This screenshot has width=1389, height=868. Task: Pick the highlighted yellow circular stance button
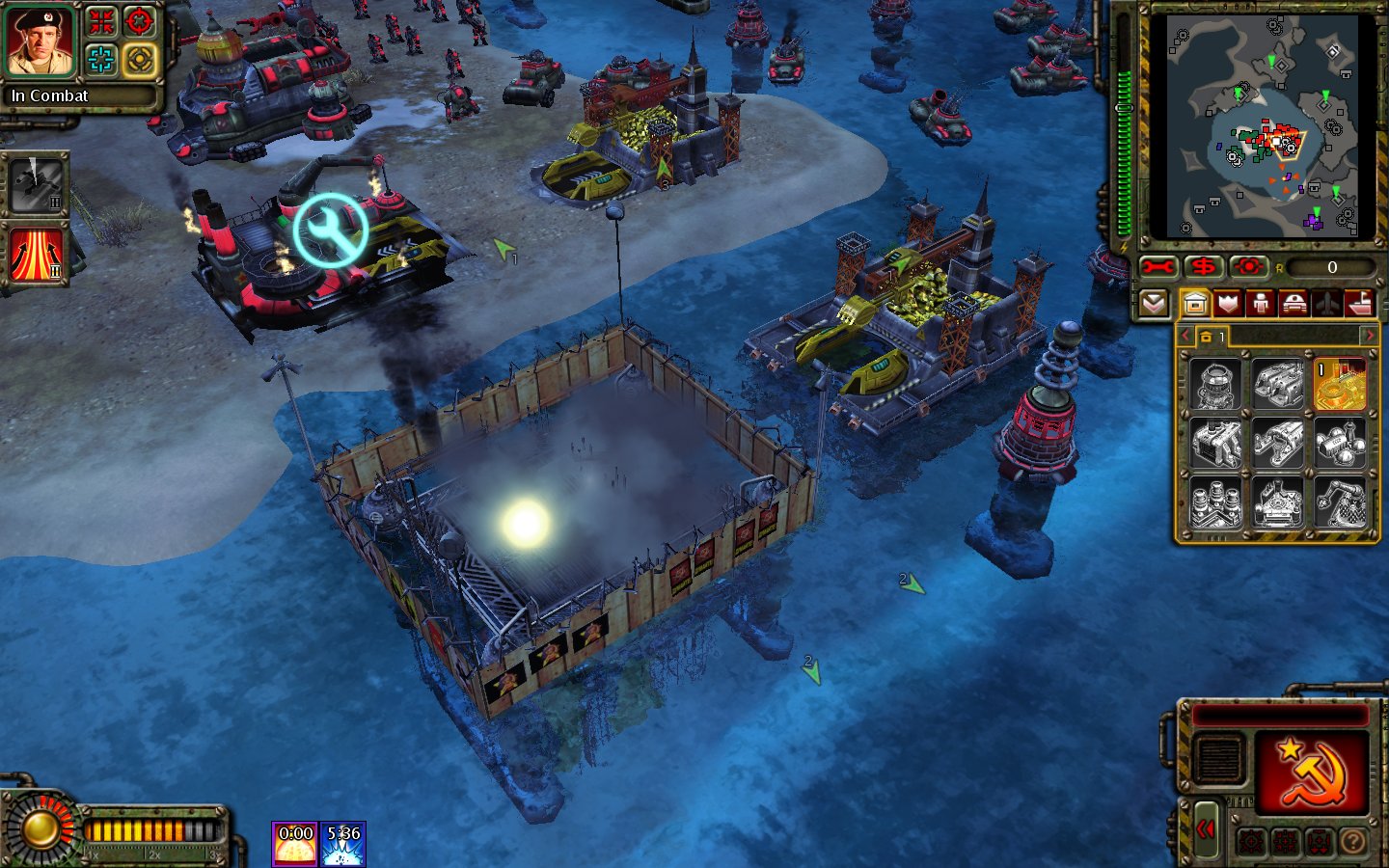click(x=140, y=60)
